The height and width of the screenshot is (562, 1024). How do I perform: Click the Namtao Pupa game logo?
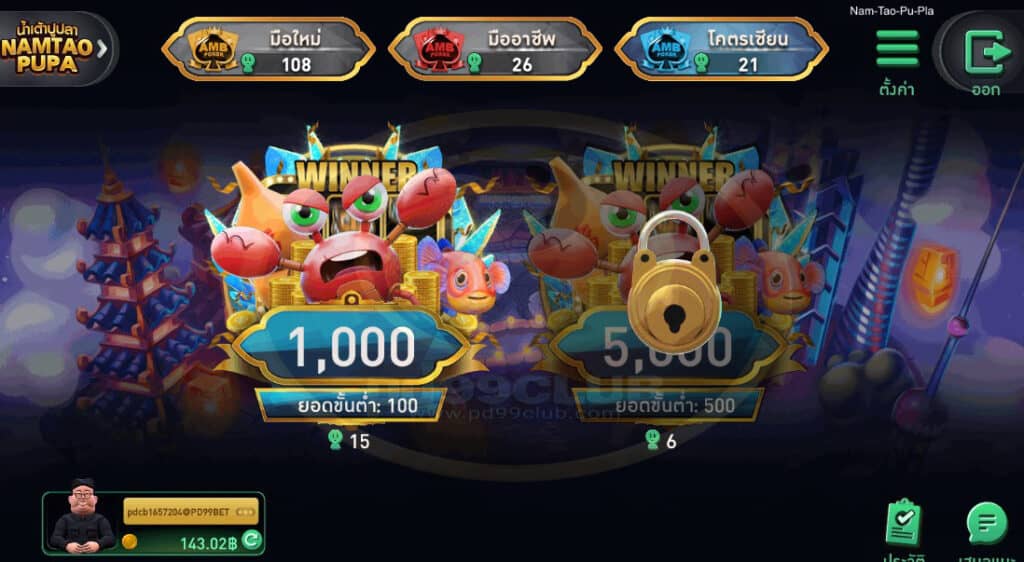point(56,46)
